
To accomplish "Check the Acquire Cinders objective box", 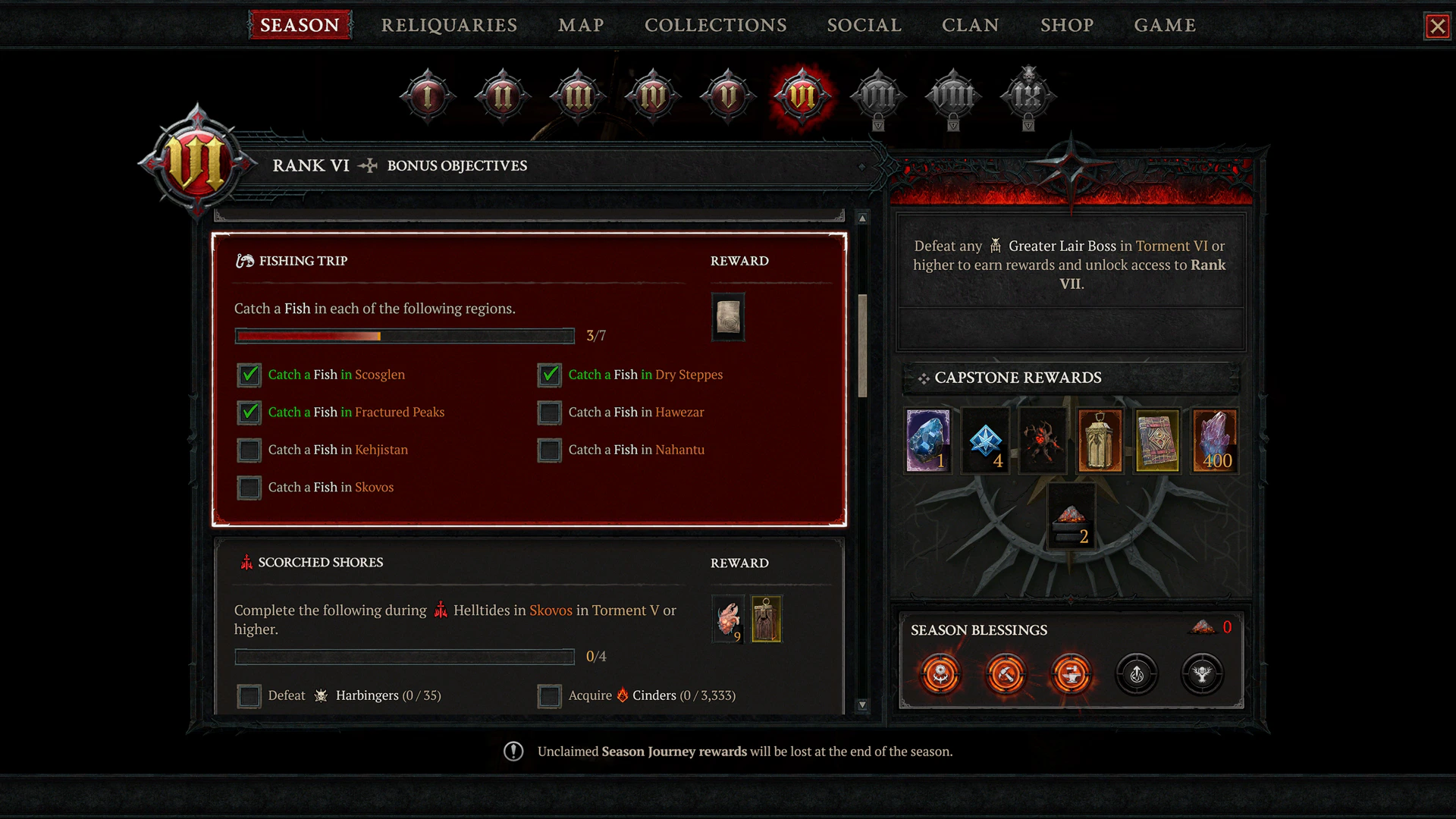I will tap(549, 695).
